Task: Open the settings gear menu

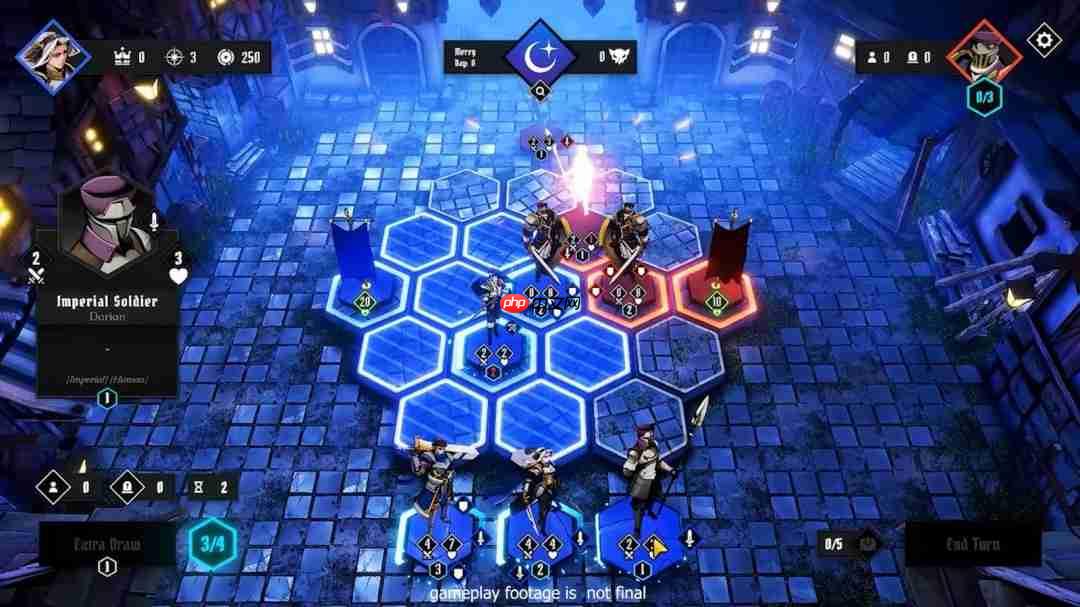Action: 1044,40
